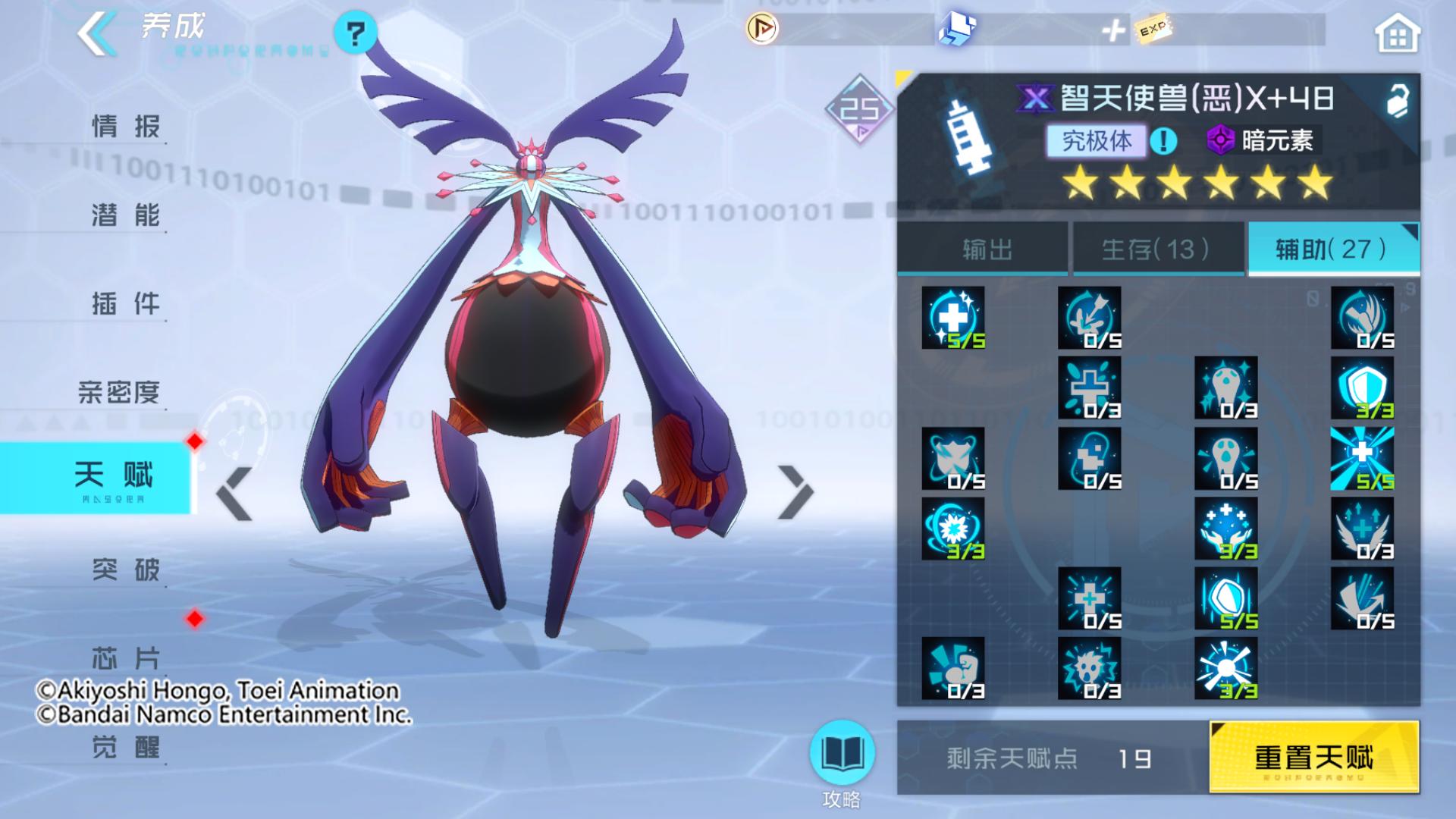
Task: Return to home screen via house icon
Action: 1397,35
